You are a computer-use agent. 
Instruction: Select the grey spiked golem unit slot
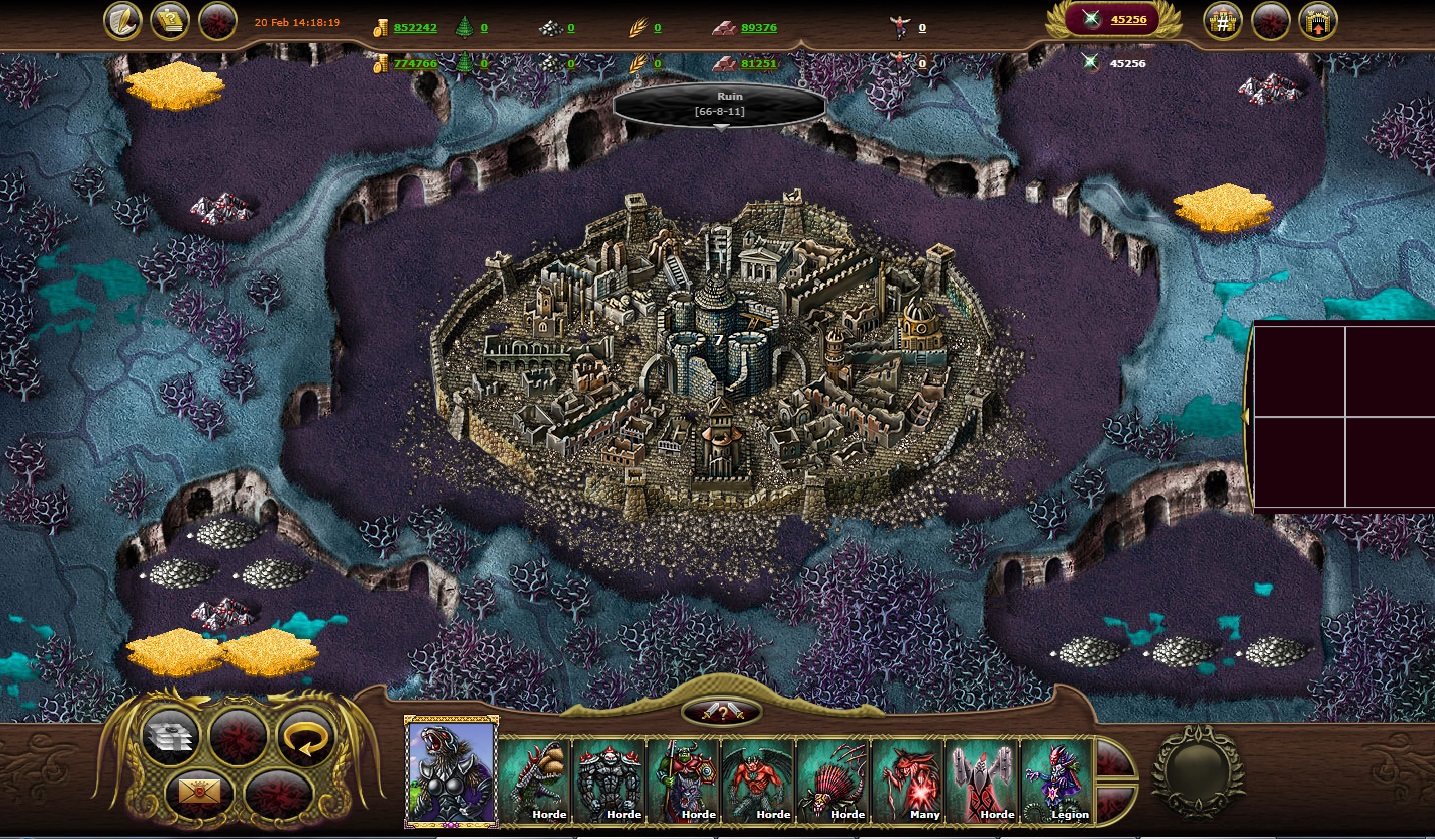click(609, 780)
